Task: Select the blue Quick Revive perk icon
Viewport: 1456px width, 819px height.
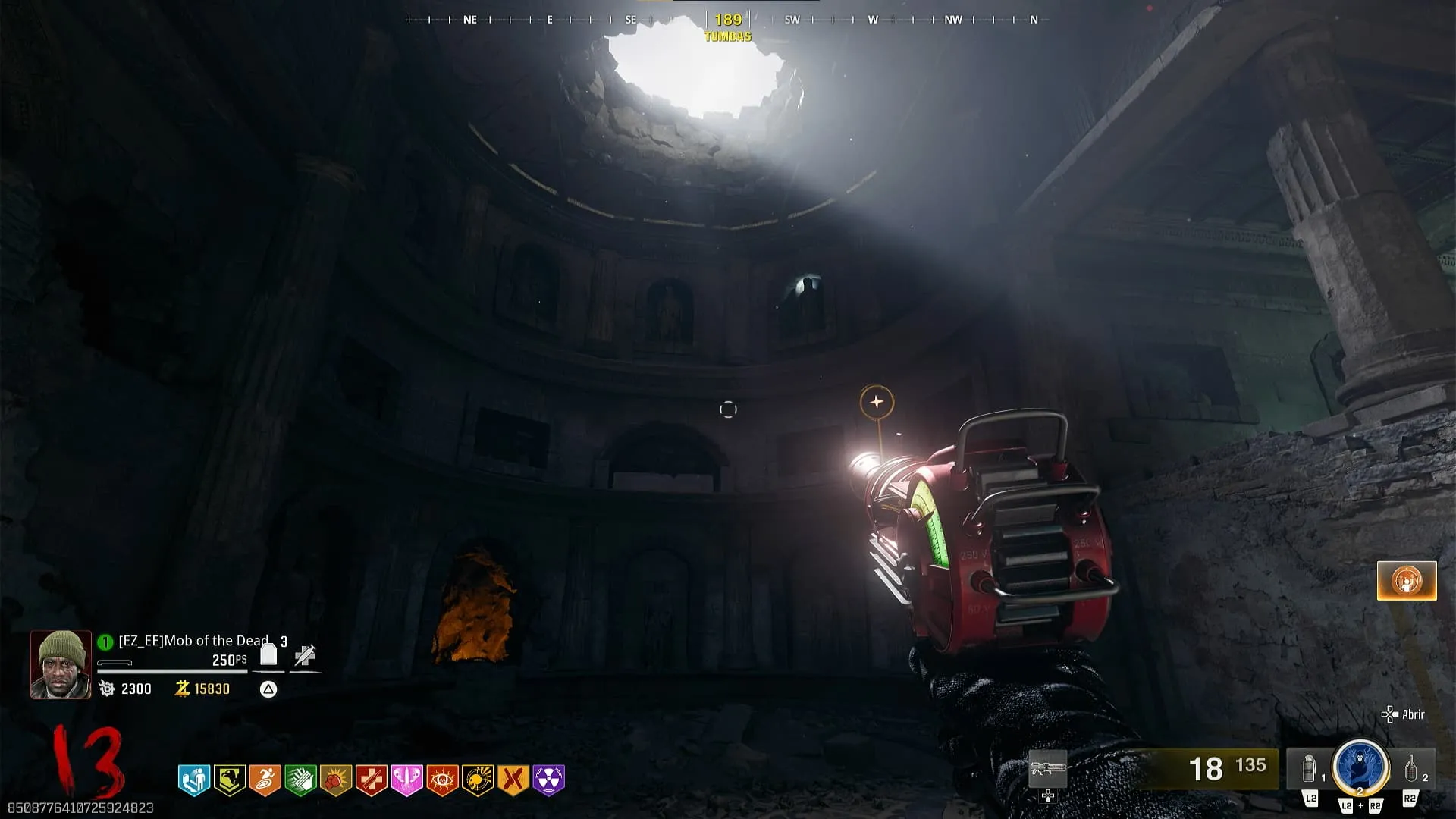Action: [x=194, y=780]
